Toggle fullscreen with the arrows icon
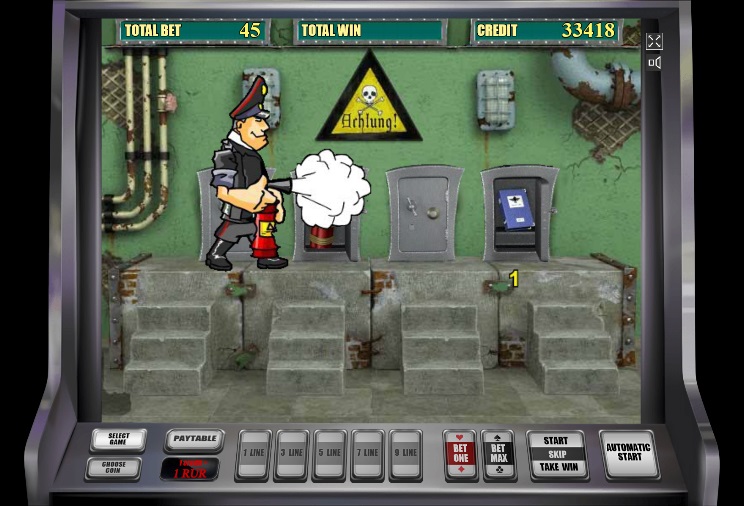The width and height of the screenshot is (744, 506). click(654, 41)
